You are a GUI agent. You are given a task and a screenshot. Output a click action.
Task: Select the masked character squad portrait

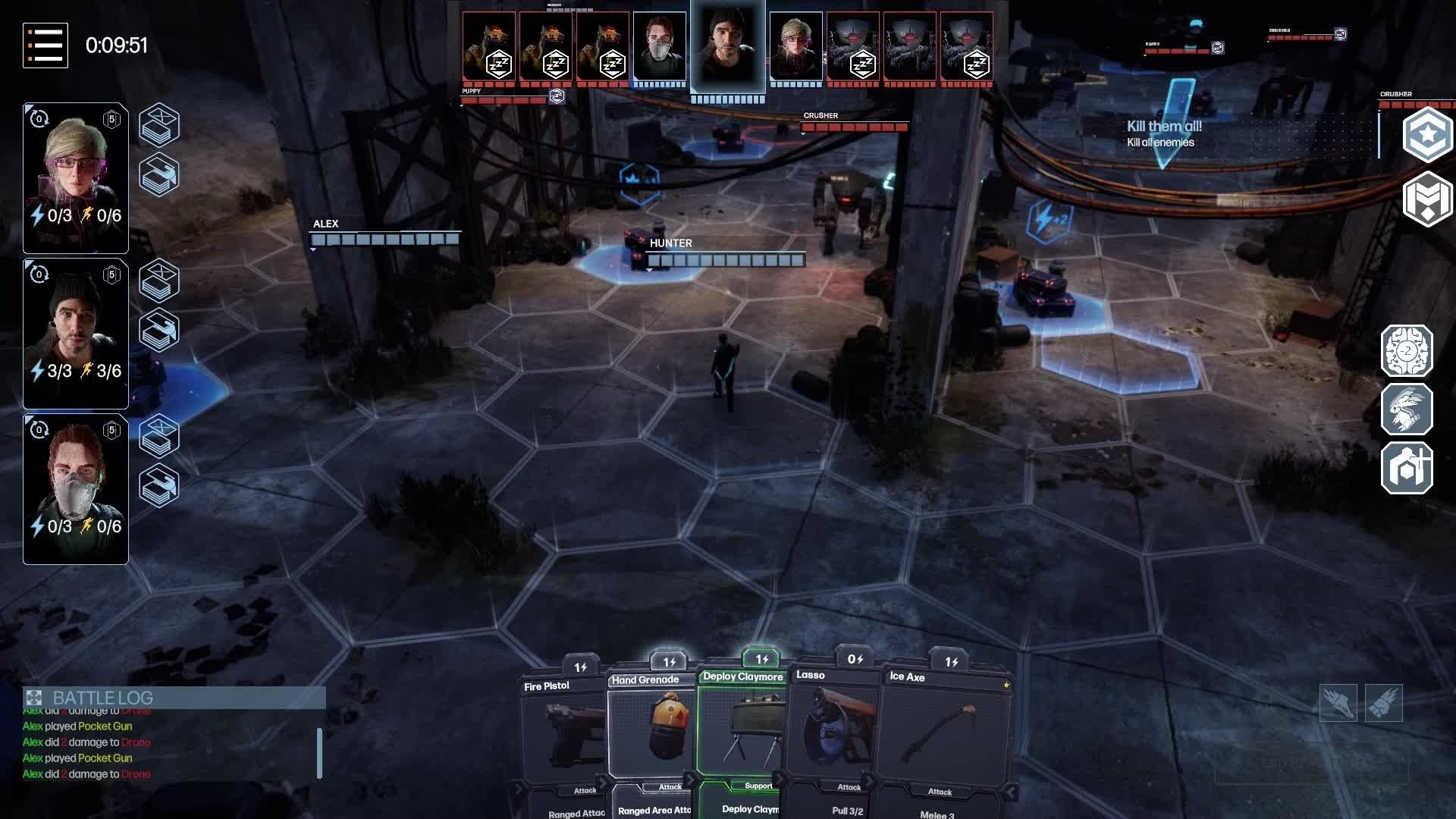(x=75, y=488)
